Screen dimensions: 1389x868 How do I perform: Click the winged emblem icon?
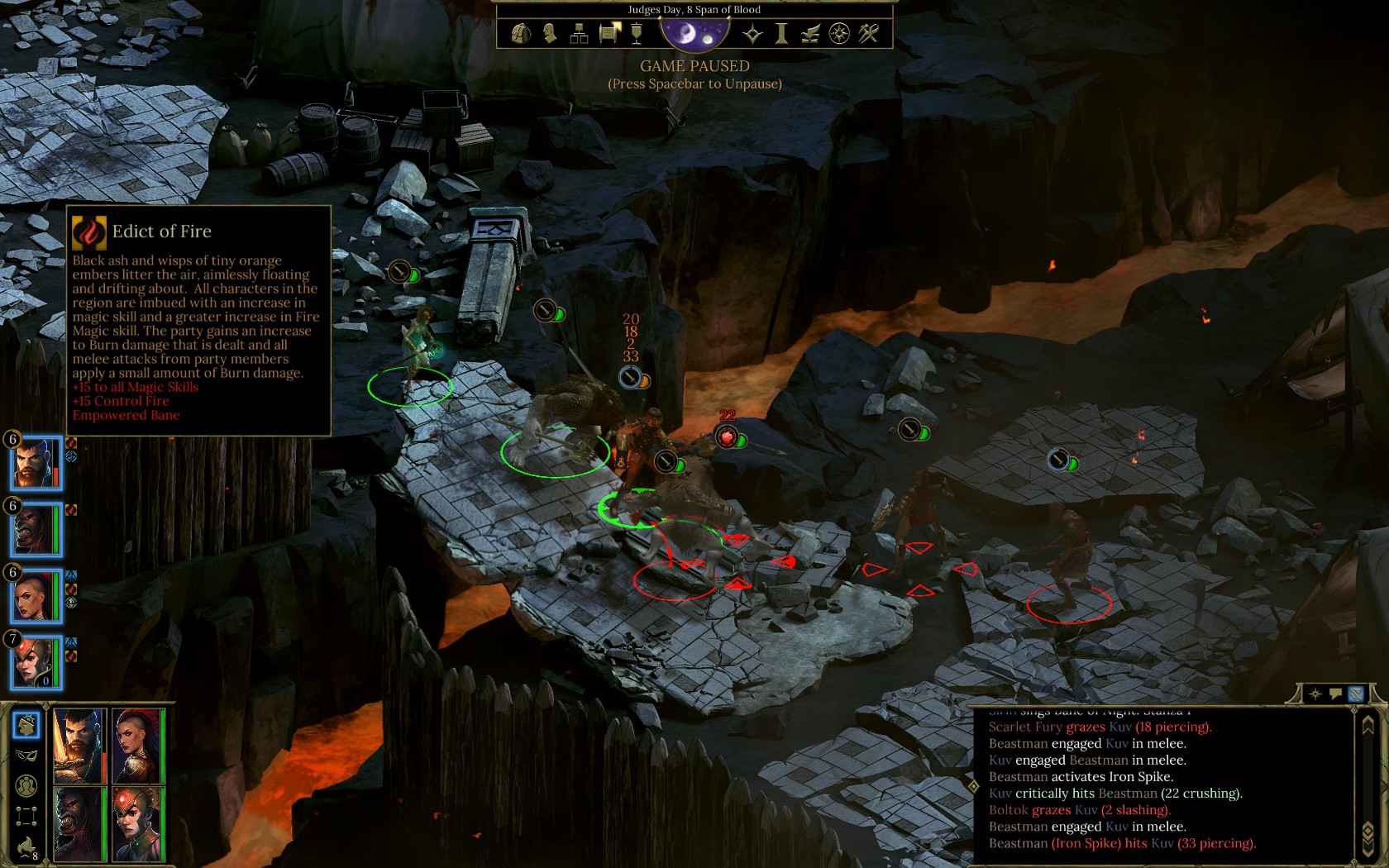(x=810, y=34)
